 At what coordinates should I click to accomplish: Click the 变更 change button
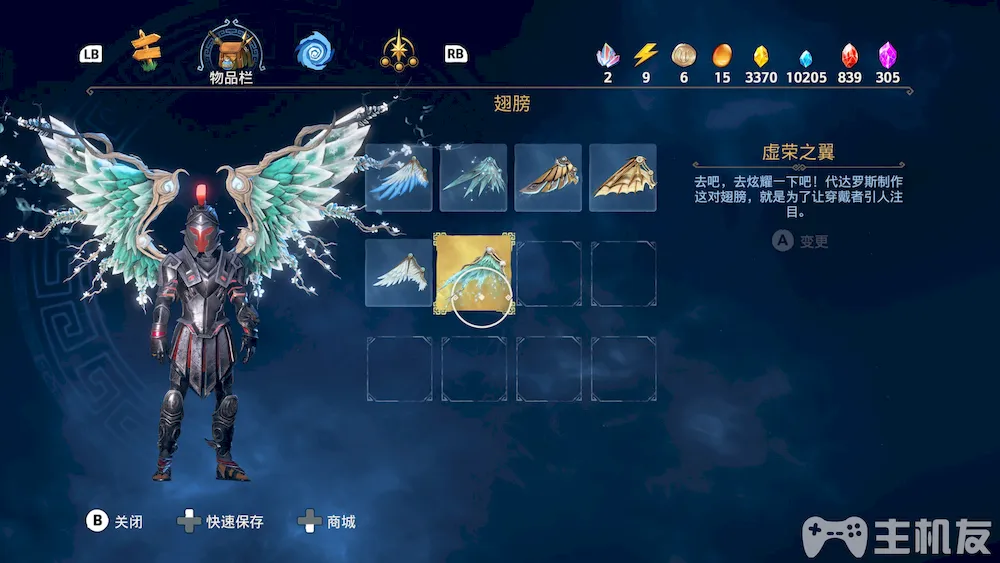coord(801,241)
